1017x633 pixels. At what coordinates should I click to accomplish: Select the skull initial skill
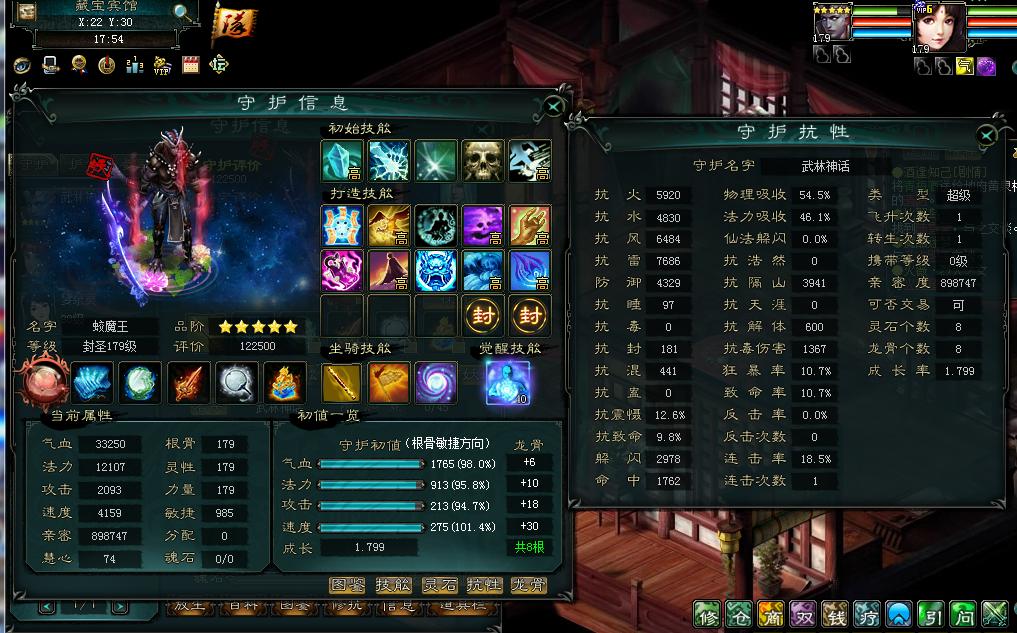click(482, 160)
